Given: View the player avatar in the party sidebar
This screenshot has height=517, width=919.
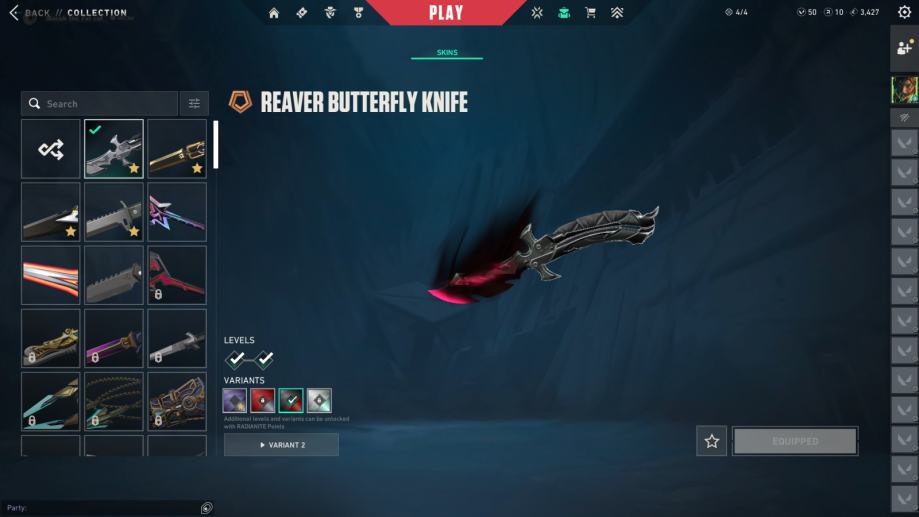Looking at the screenshot, I should [x=904, y=90].
